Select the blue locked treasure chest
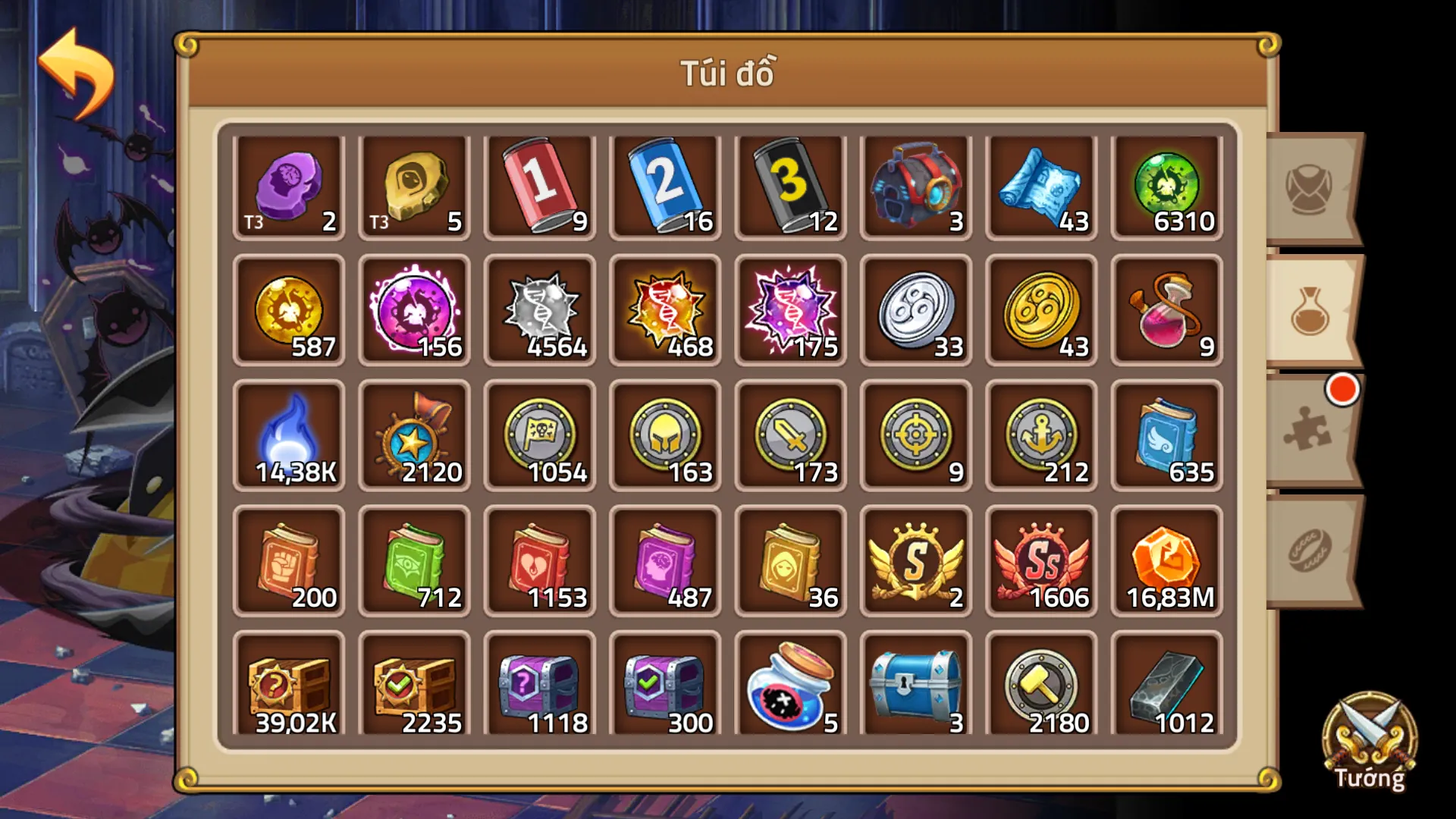The width and height of the screenshot is (1456, 819). [x=915, y=686]
